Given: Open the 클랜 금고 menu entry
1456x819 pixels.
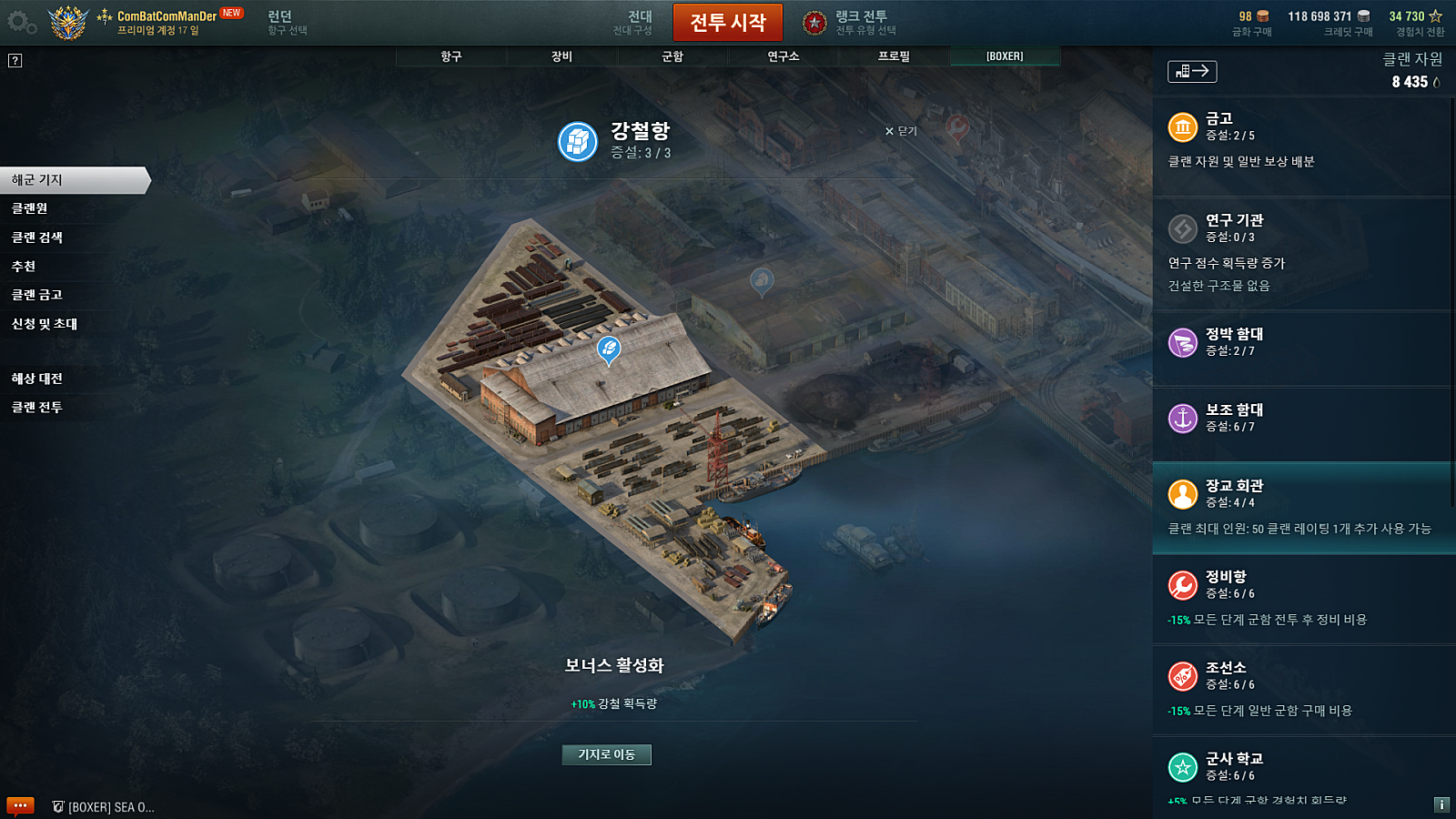Looking at the screenshot, I should point(37,295).
